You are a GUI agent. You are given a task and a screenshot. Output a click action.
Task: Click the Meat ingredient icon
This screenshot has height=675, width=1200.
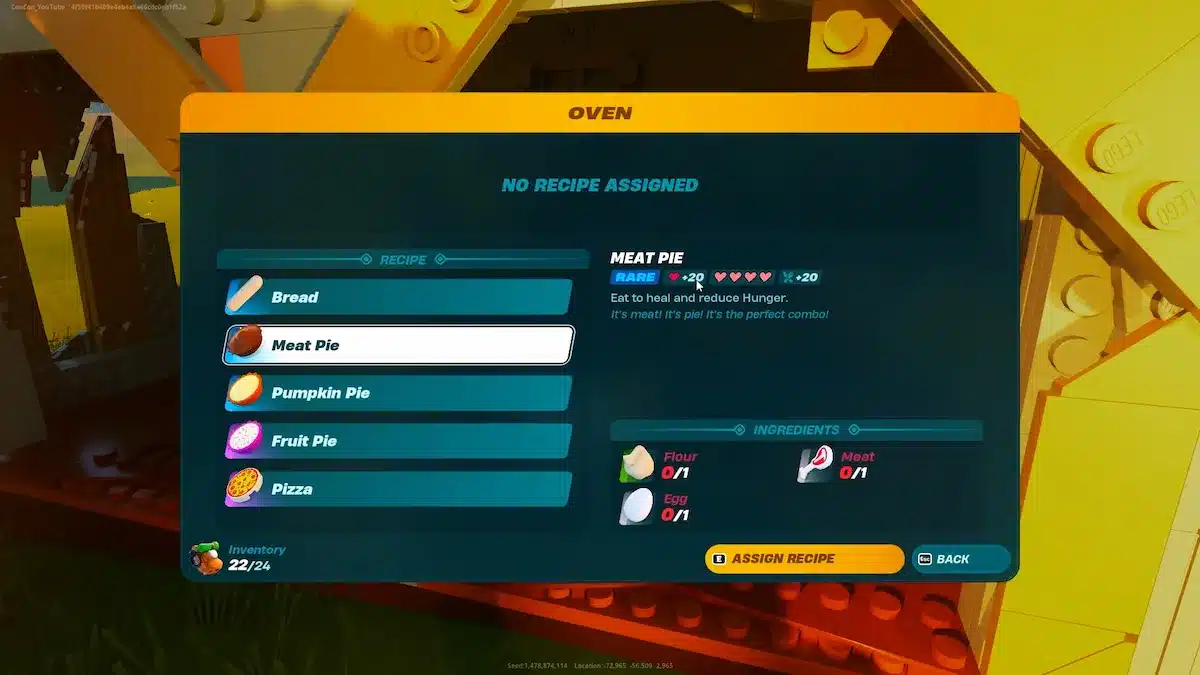[x=816, y=464]
